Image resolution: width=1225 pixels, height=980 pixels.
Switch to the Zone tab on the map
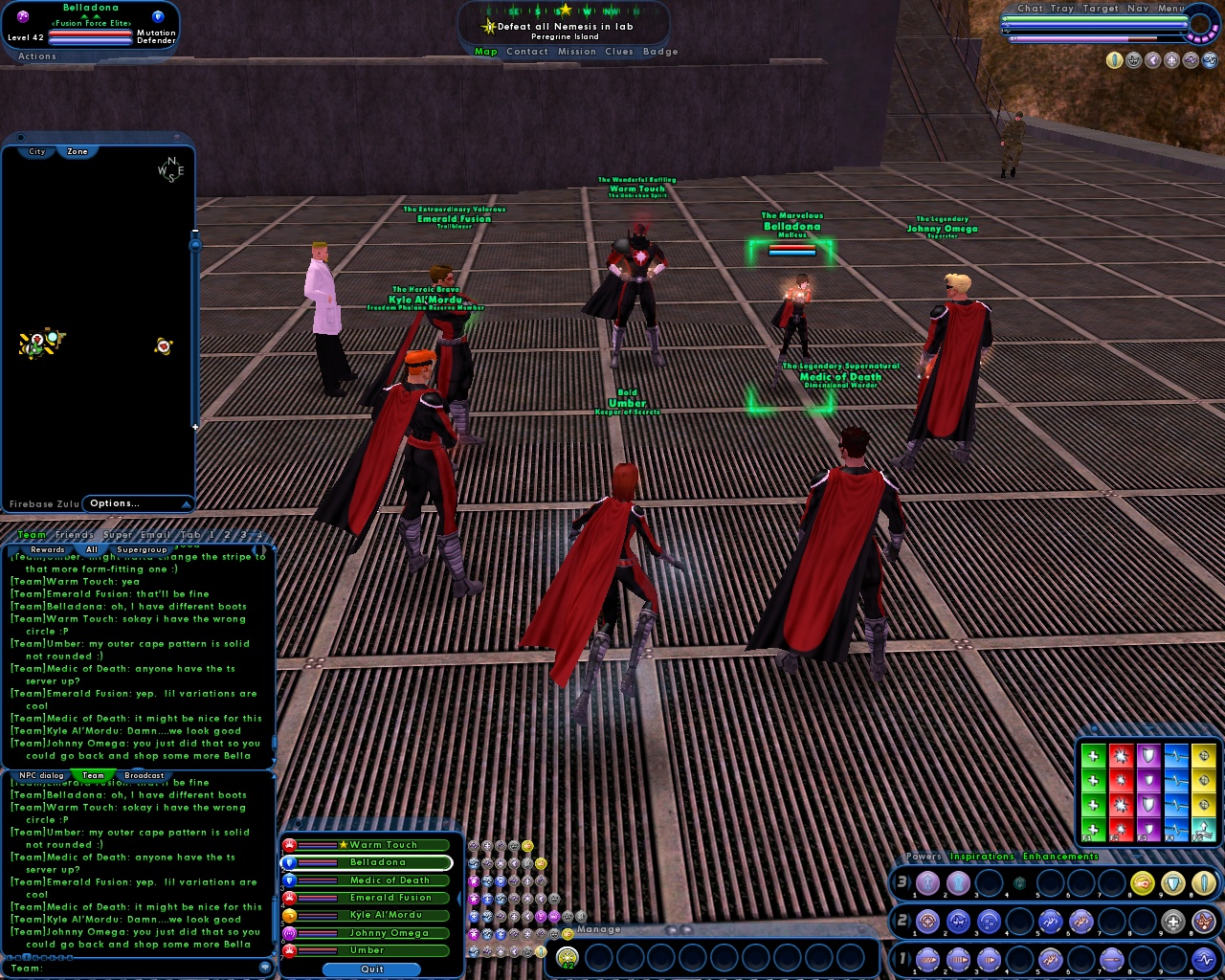[77, 151]
